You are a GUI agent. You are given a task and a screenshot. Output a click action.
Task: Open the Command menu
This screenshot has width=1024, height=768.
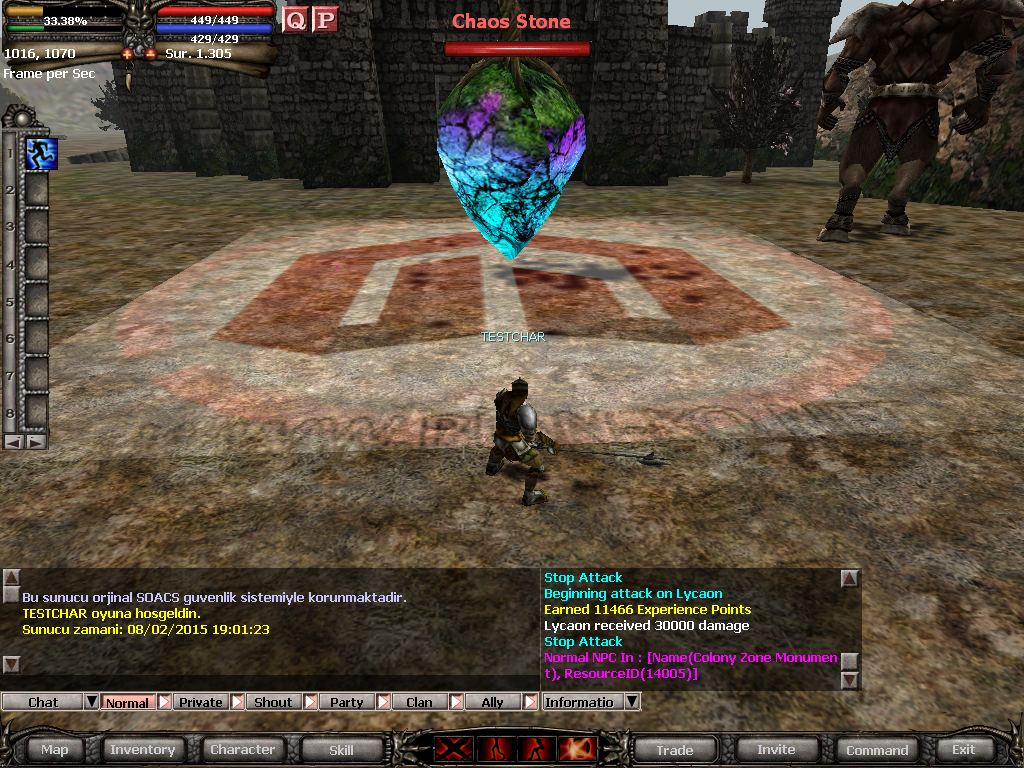pyautogui.click(x=877, y=749)
